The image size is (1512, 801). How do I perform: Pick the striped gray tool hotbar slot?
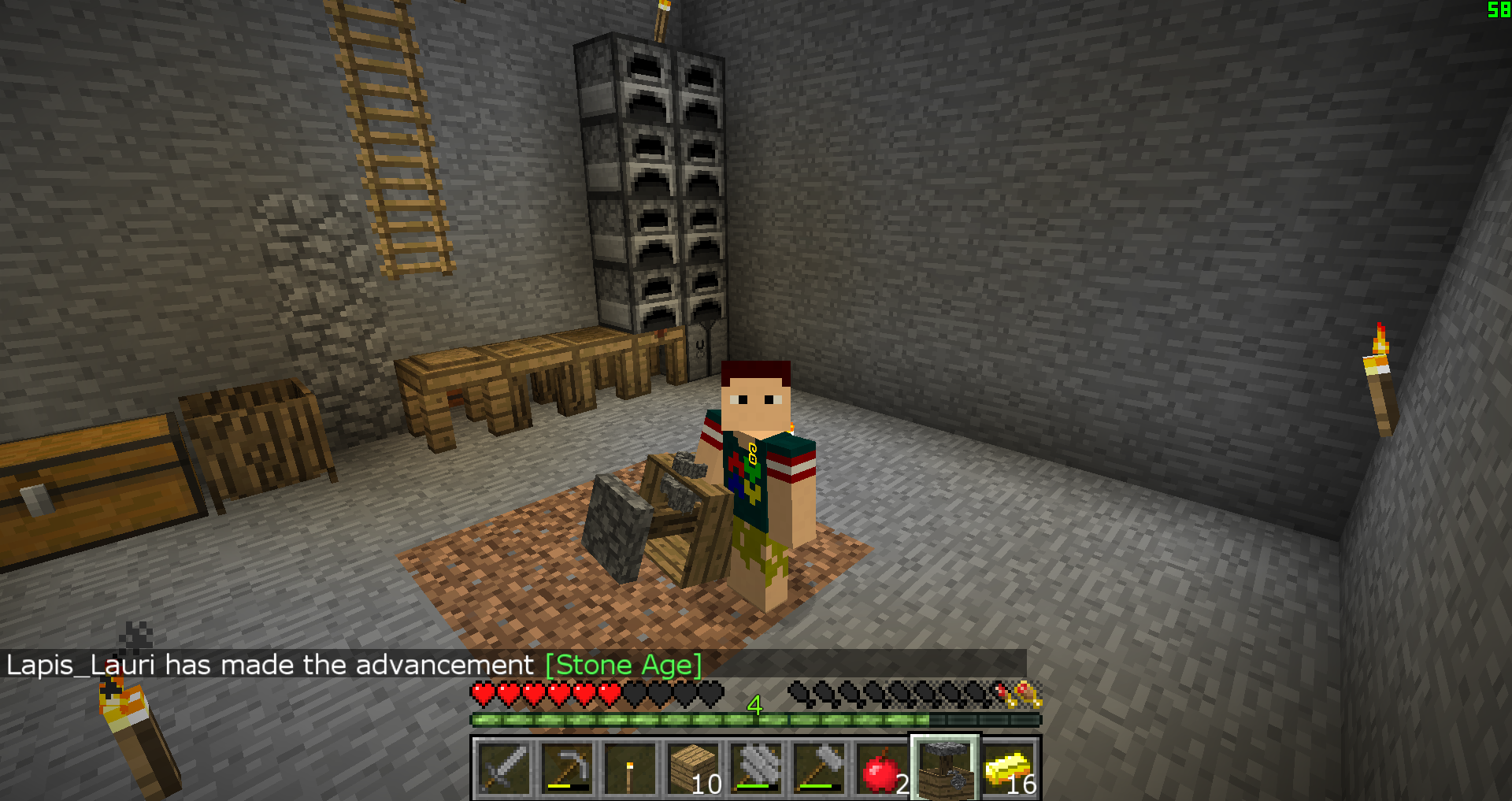coord(756,768)
